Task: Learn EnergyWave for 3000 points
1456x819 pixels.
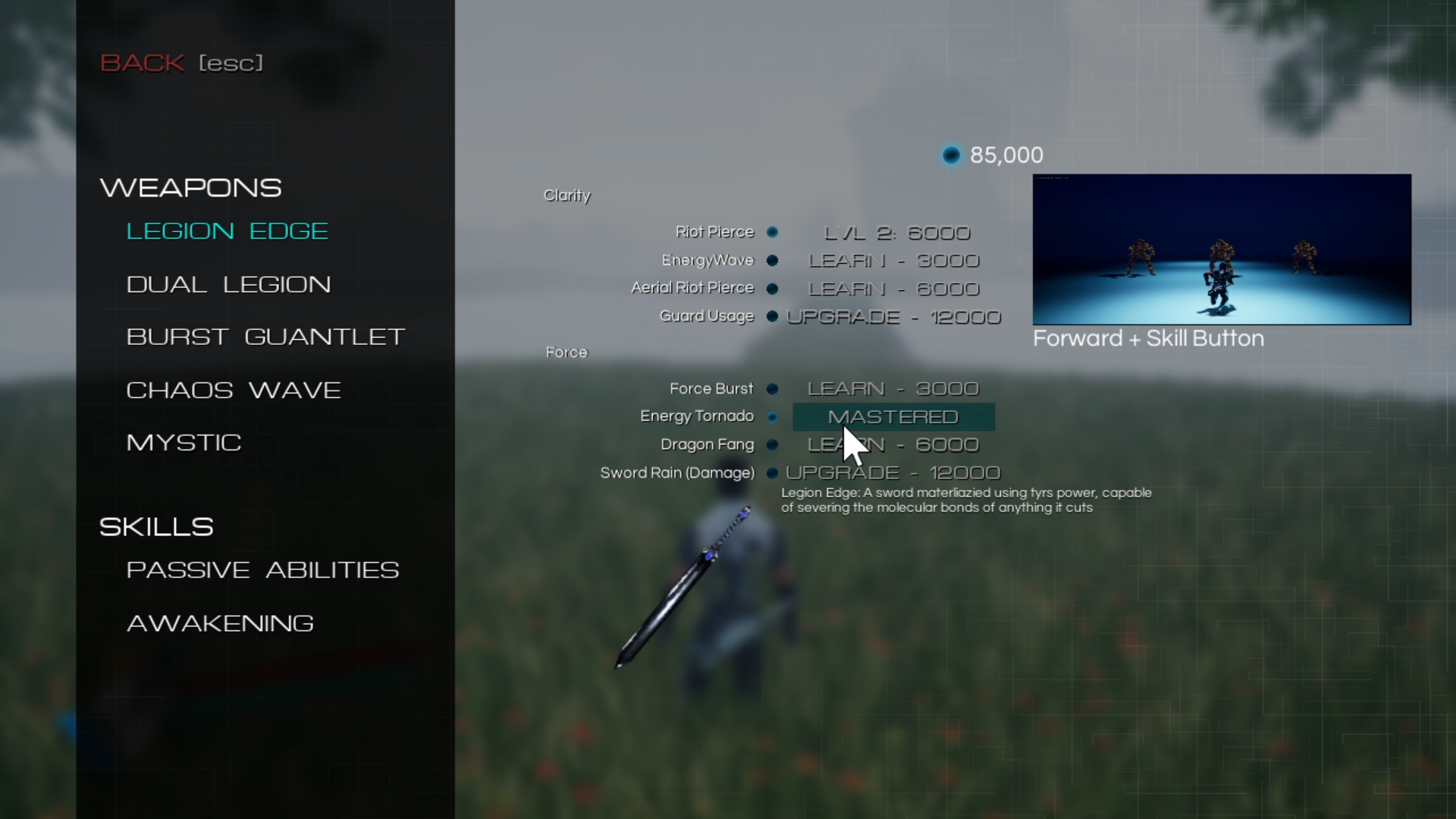Action: click(893, 261)
